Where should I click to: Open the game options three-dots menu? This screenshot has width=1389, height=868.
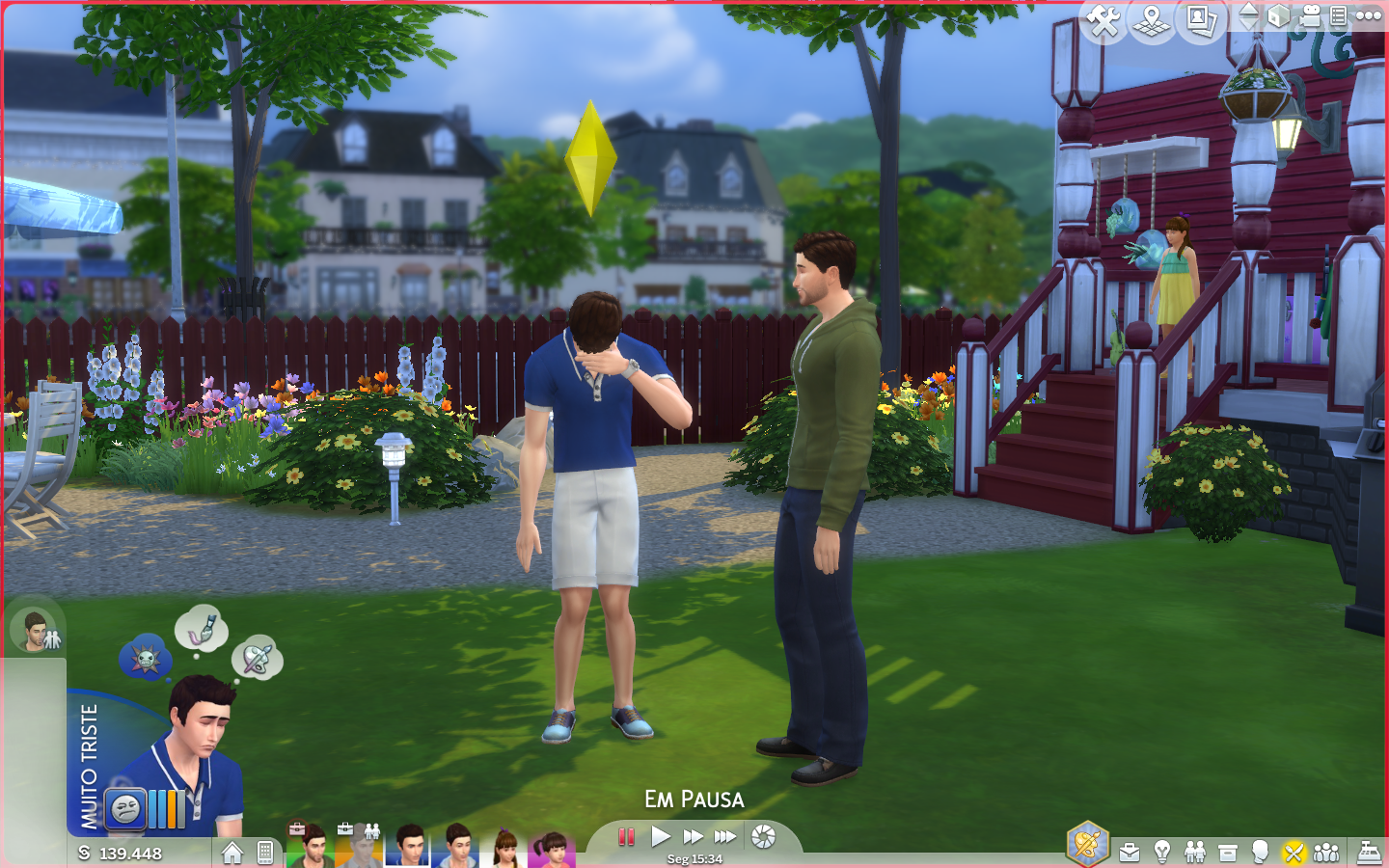pyautogui.click(x=1369, y=15)
